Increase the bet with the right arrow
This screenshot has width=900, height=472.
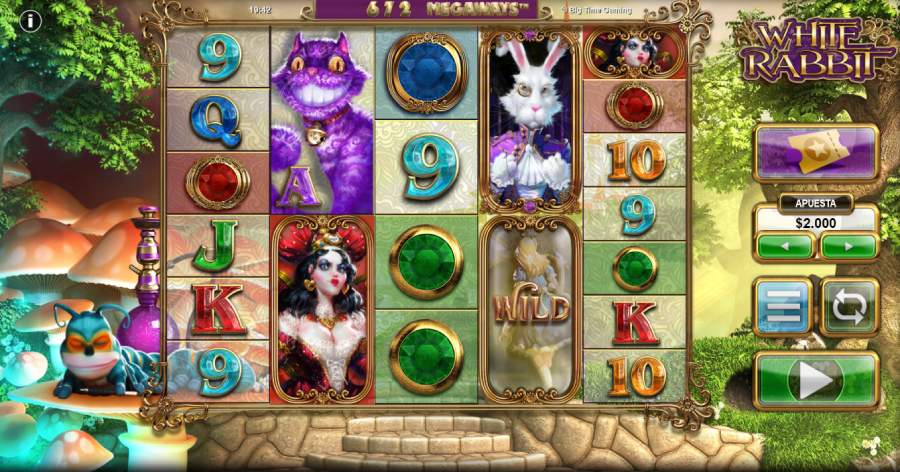[x=848, y=246]
